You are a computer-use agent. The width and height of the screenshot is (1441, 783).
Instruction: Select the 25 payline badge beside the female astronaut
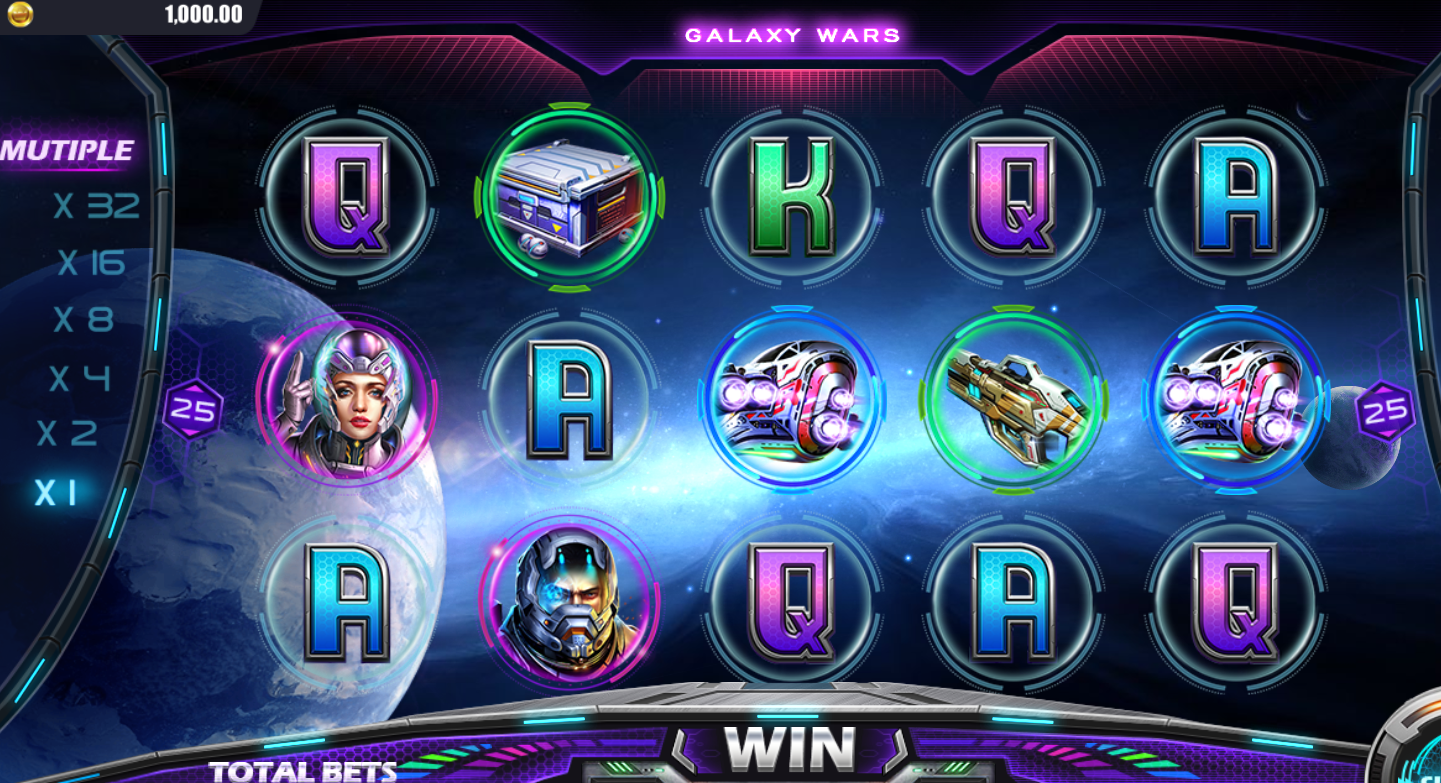point(193,410)
